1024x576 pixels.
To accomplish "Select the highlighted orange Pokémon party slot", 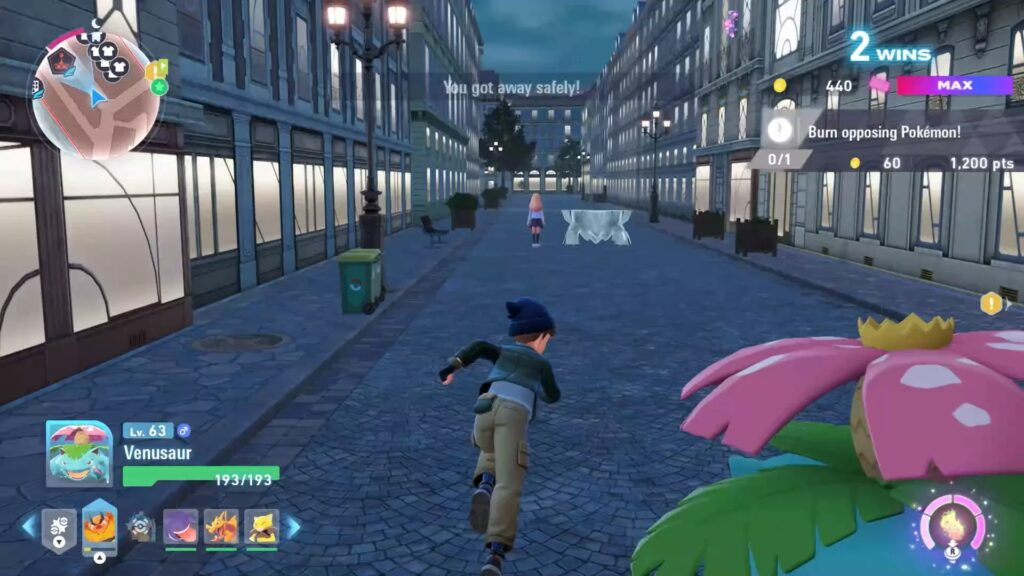I will point(99,526).
